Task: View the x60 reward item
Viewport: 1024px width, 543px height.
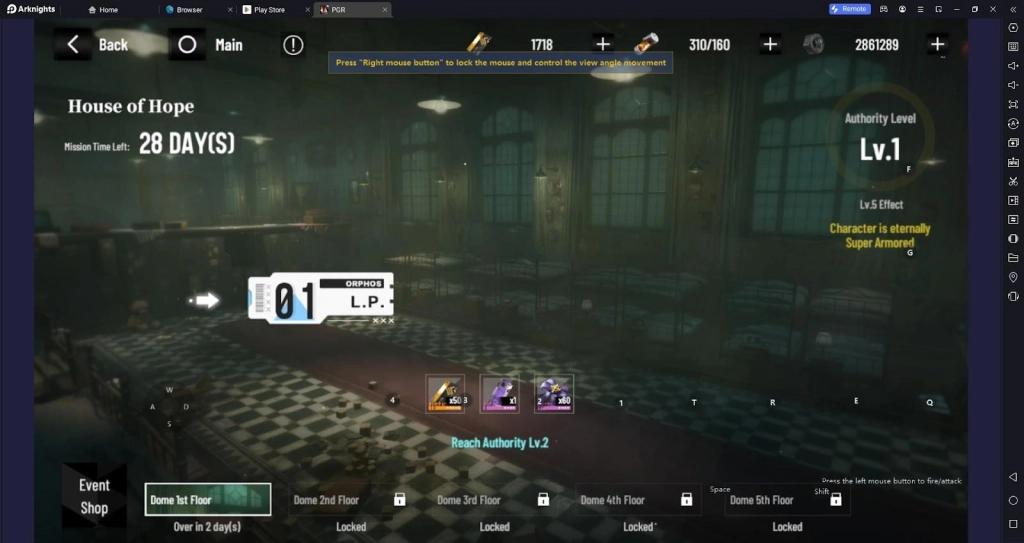Action: point(553,394)
